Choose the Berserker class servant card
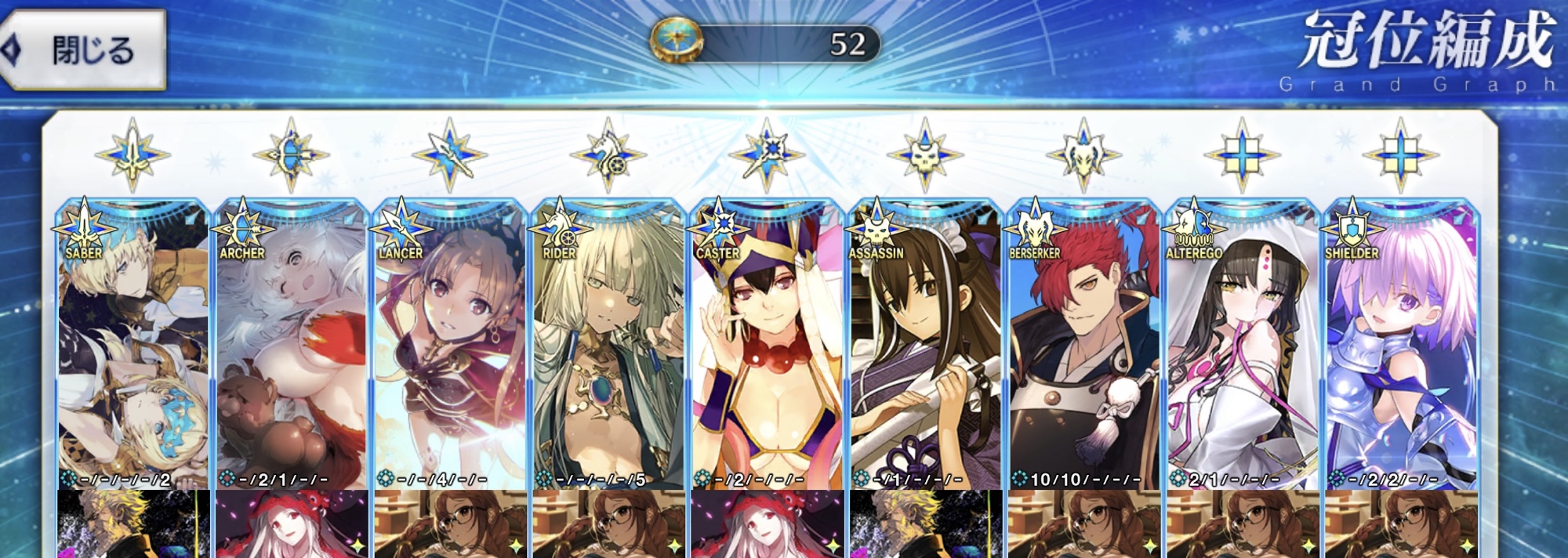 pos(1083,345)
